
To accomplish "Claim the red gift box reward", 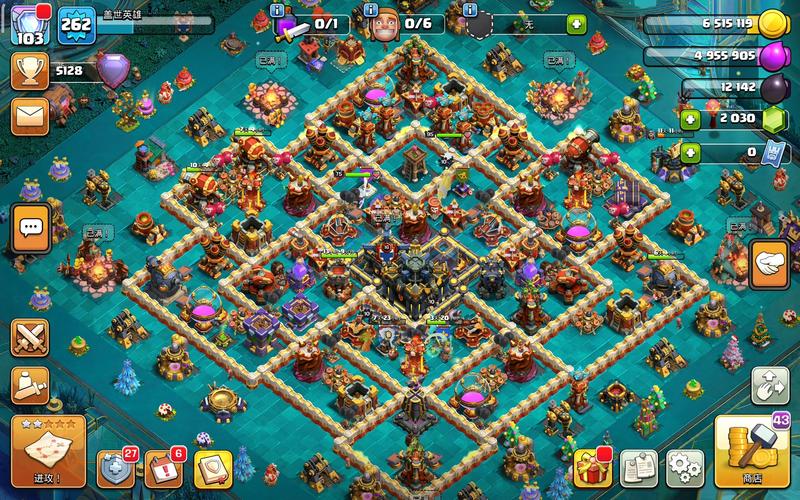I will 589,466.
